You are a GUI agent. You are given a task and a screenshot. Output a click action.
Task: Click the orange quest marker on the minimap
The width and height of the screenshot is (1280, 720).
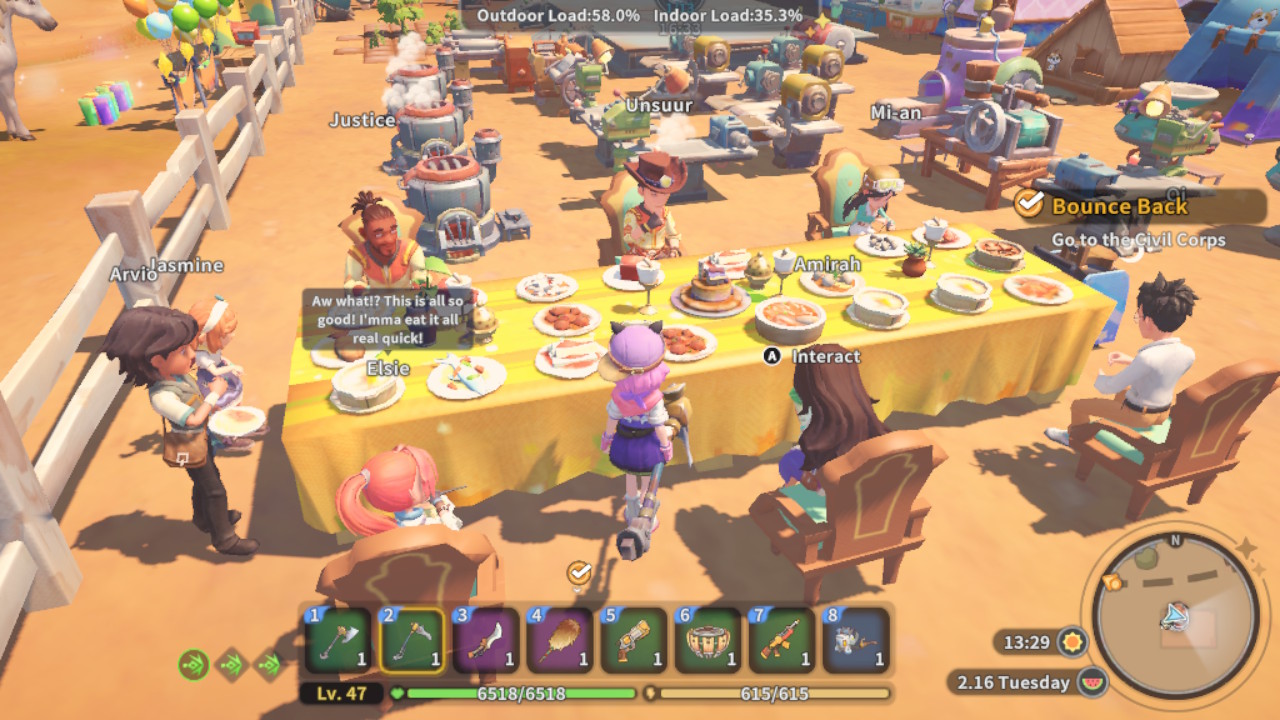coord(1110,582)
